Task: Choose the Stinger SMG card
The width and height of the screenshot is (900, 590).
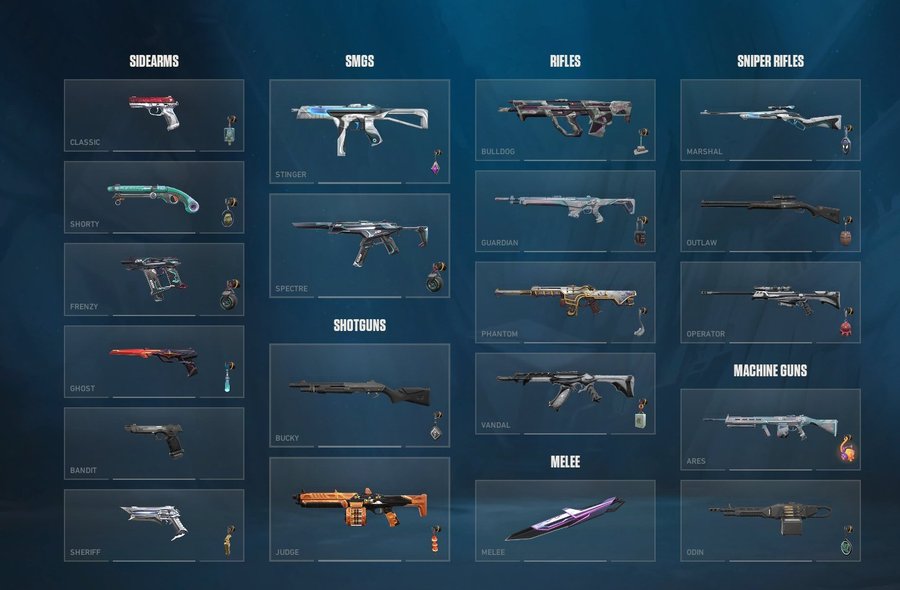Action: 359,131
